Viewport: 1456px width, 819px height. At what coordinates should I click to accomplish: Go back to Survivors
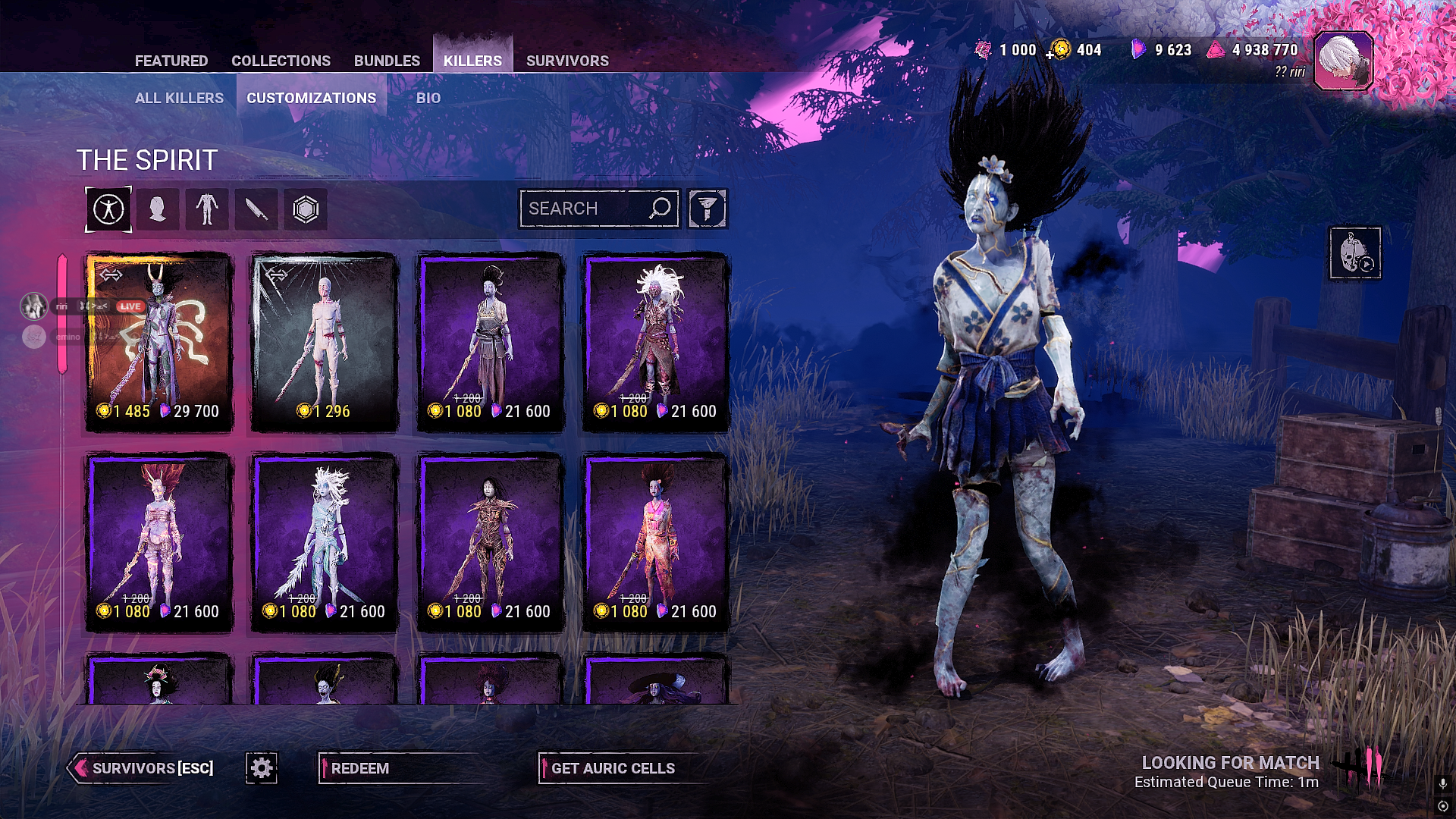(x=144, y=768)
